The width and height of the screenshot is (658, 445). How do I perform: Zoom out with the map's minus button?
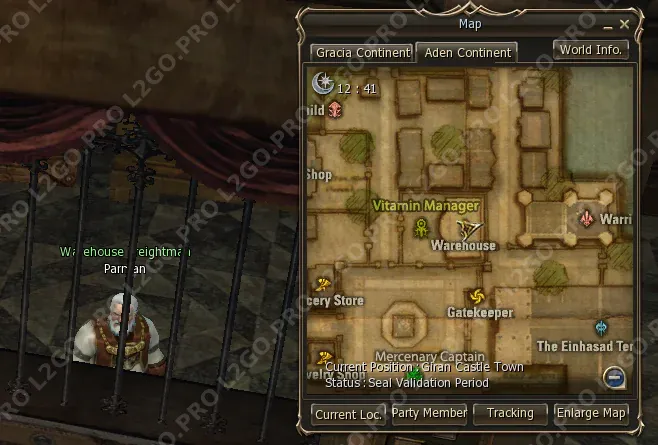615,377
